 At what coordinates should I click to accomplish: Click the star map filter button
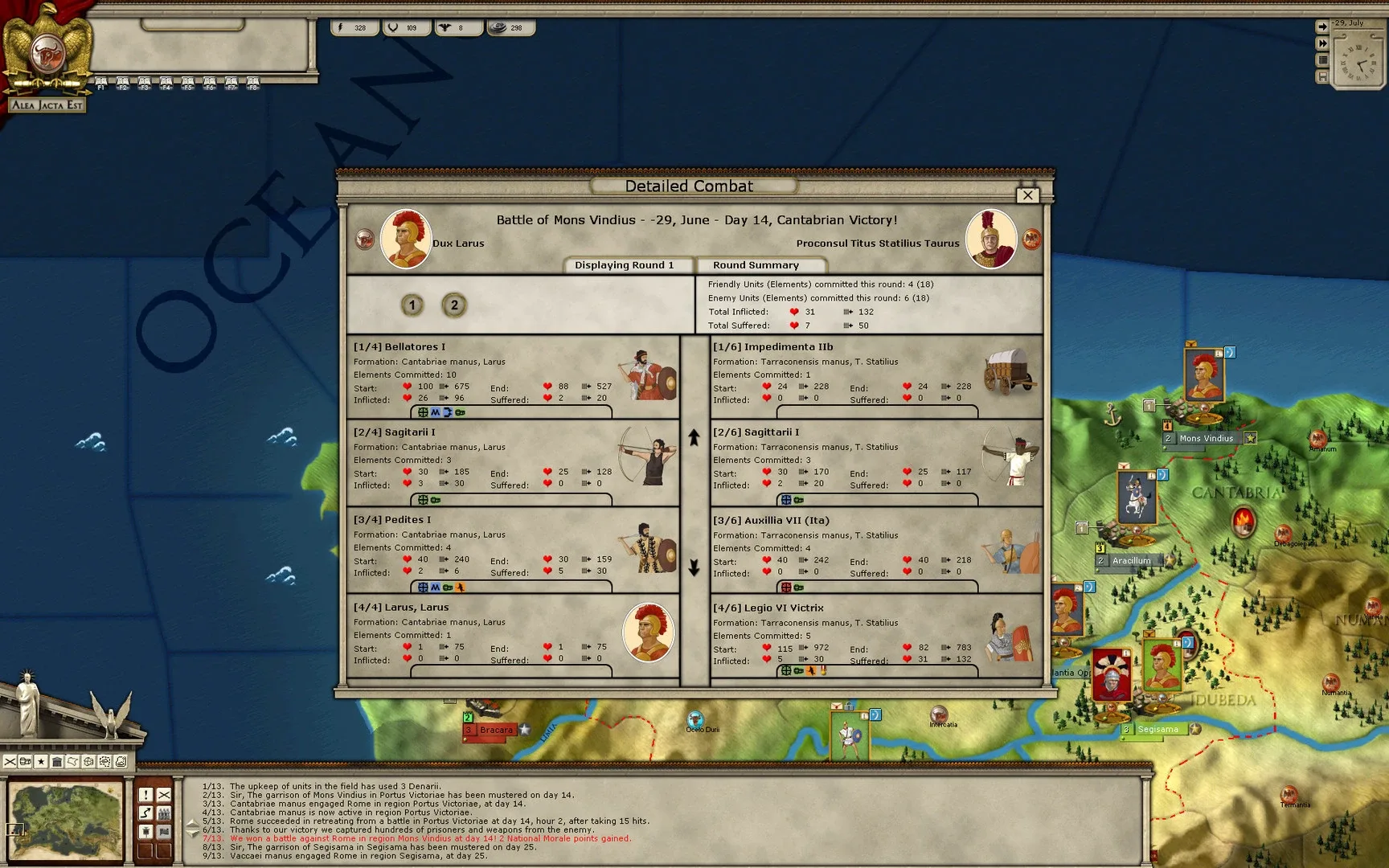click(x=41, y=761)
